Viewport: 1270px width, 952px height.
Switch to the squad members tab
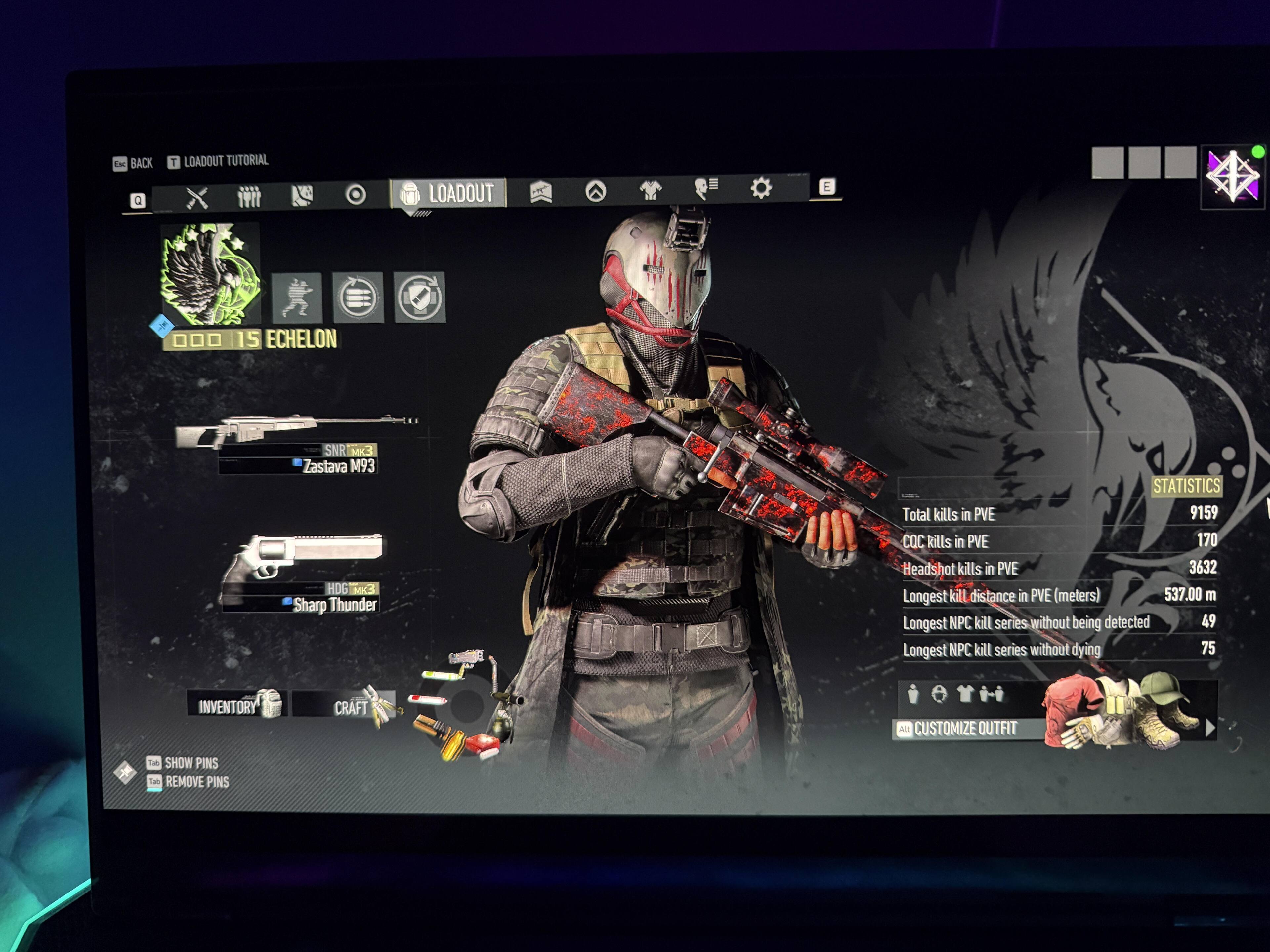249,197
